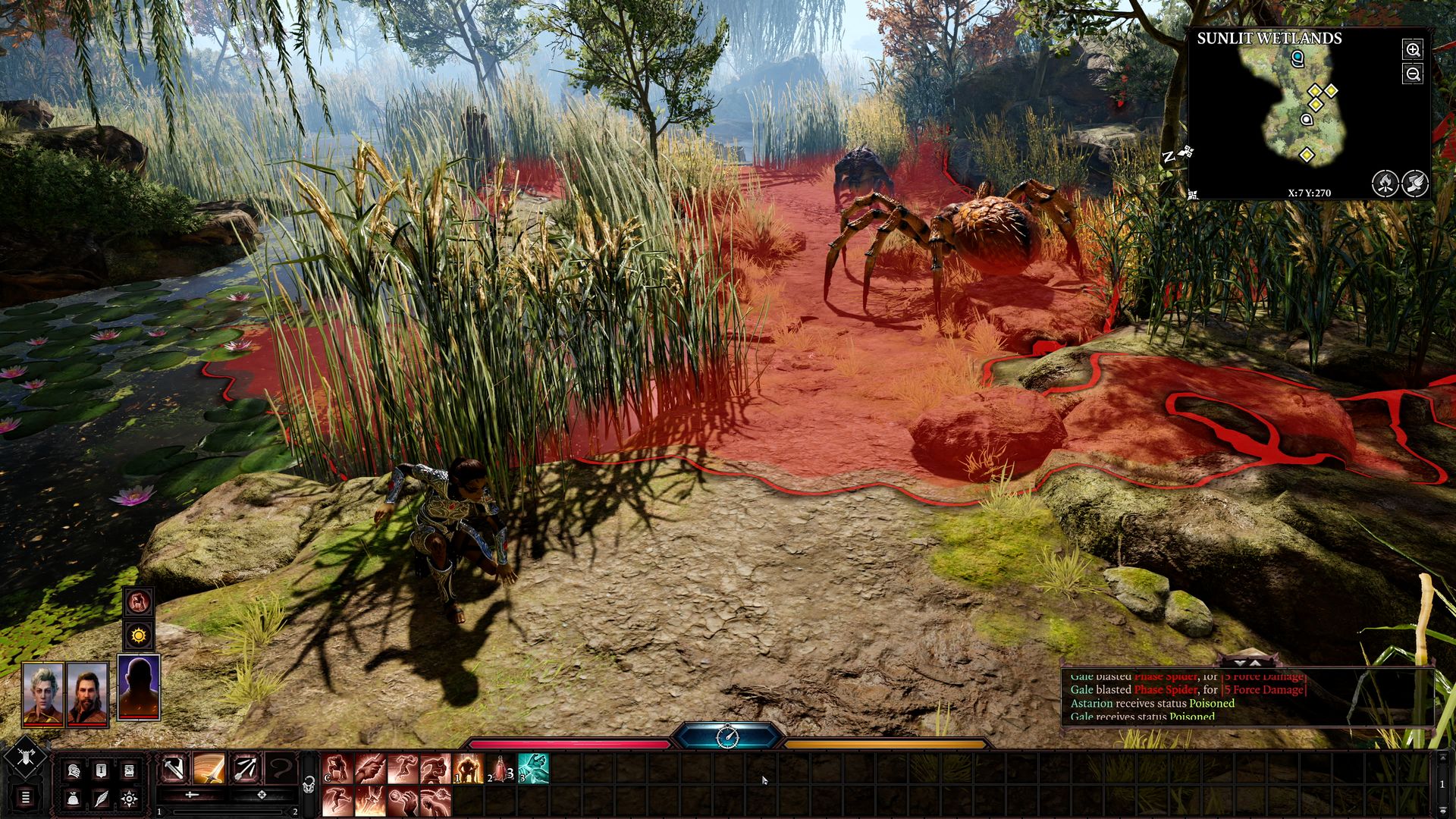Open the main menu list button

(25, 797)
